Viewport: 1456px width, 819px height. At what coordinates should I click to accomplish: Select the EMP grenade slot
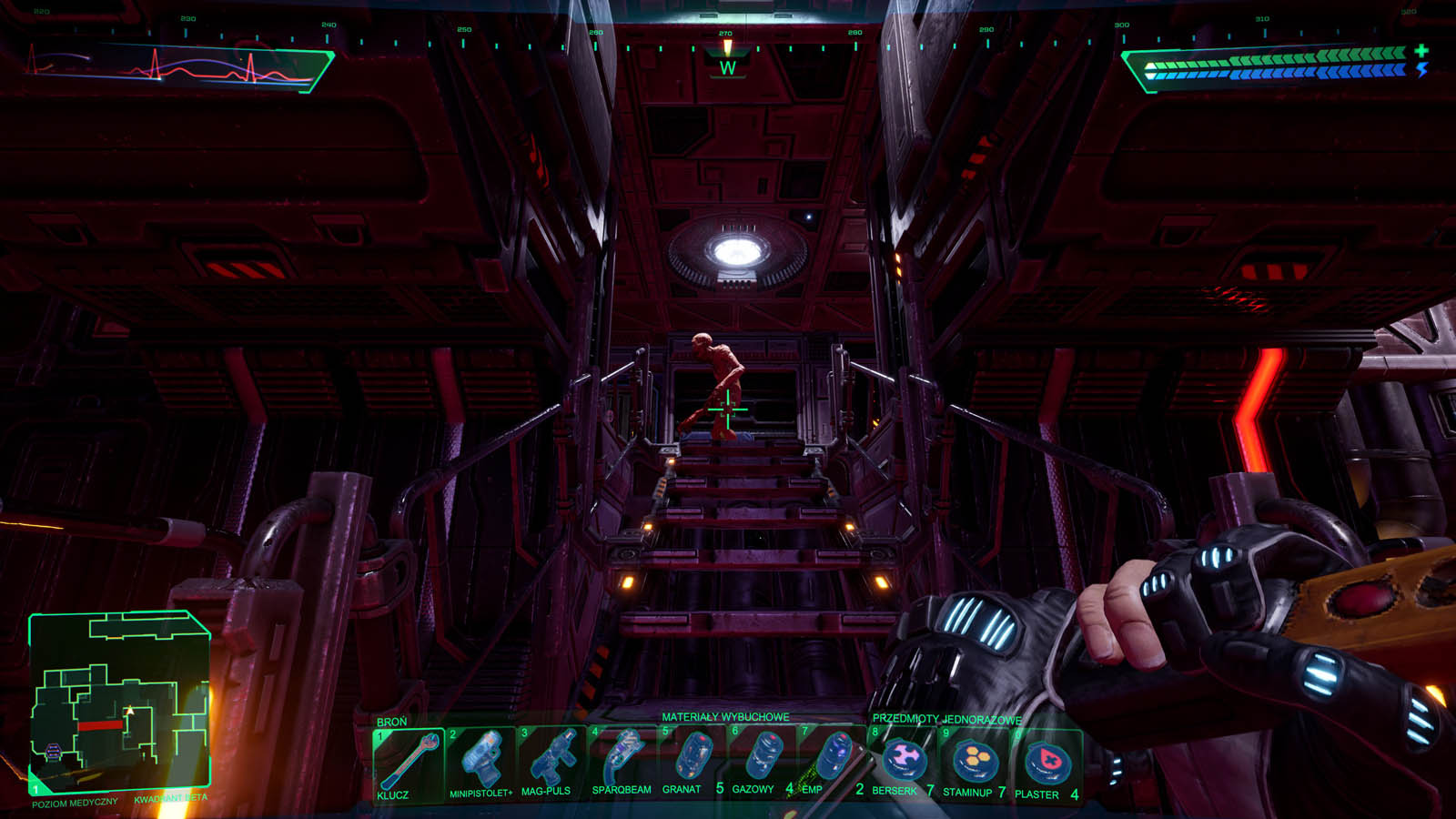832,761
